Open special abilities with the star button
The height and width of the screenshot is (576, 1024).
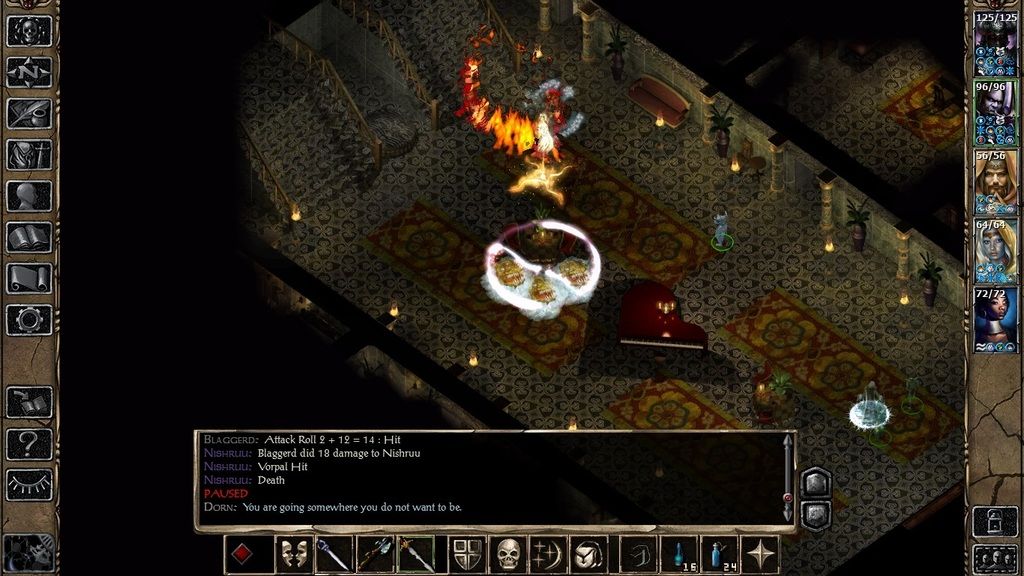[764, 554]
